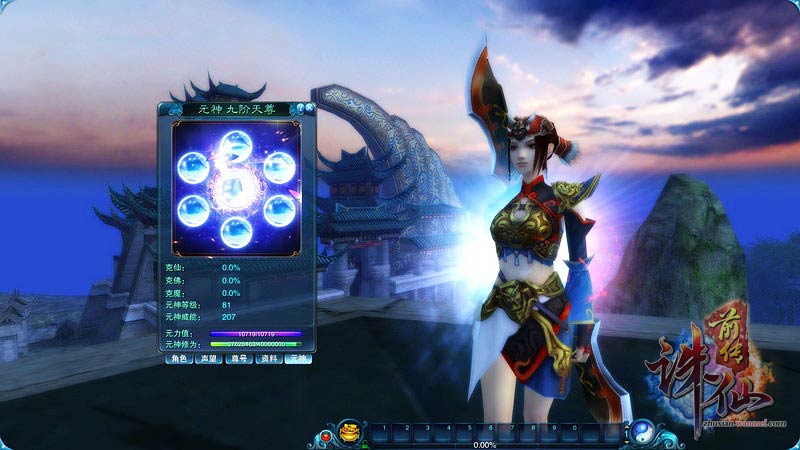The height and width of the screenshot is (450, 800).
Task: Open the 尊号 tab
Action: tap(238, 358)
